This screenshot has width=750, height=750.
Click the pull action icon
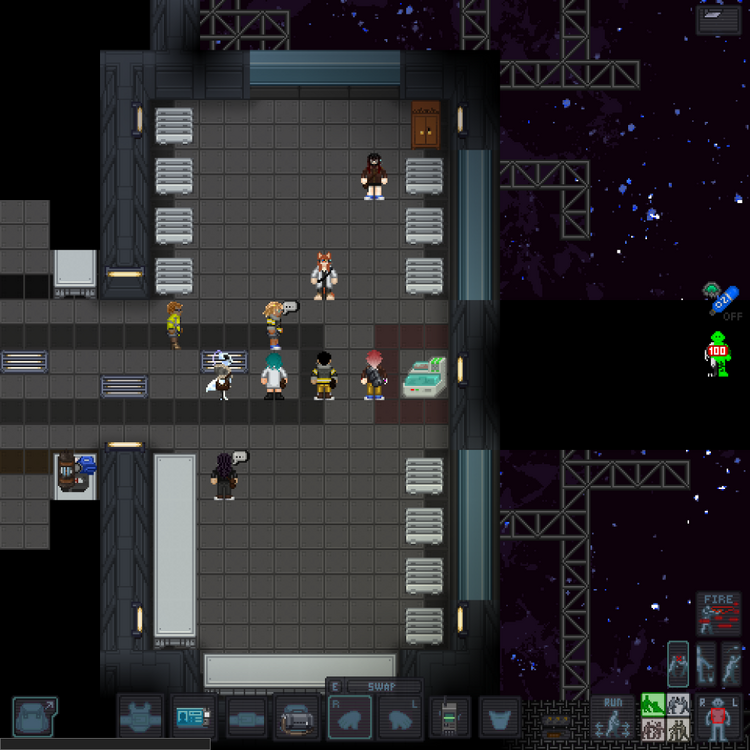679,664
